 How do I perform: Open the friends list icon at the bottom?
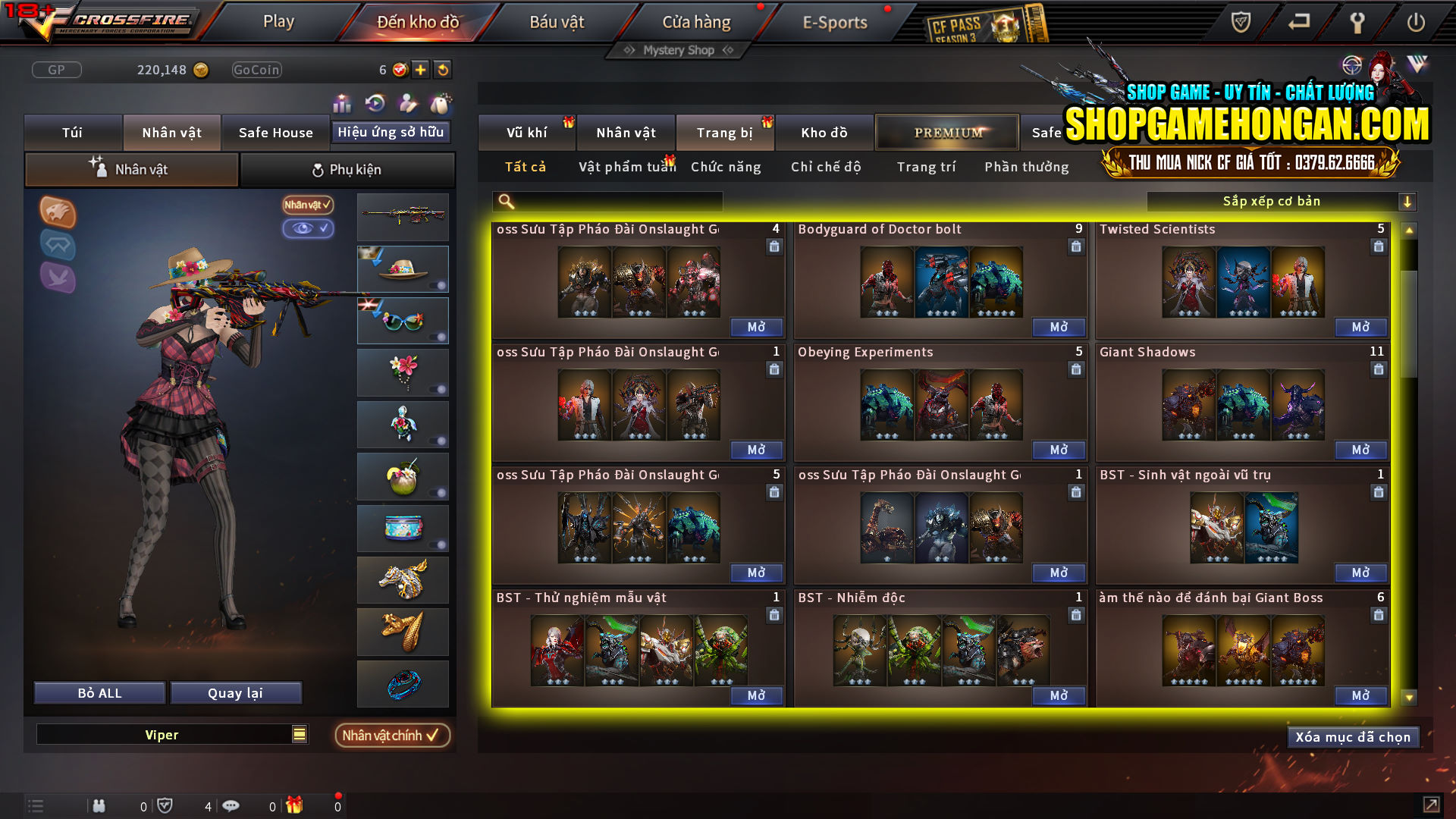[99, 805]
